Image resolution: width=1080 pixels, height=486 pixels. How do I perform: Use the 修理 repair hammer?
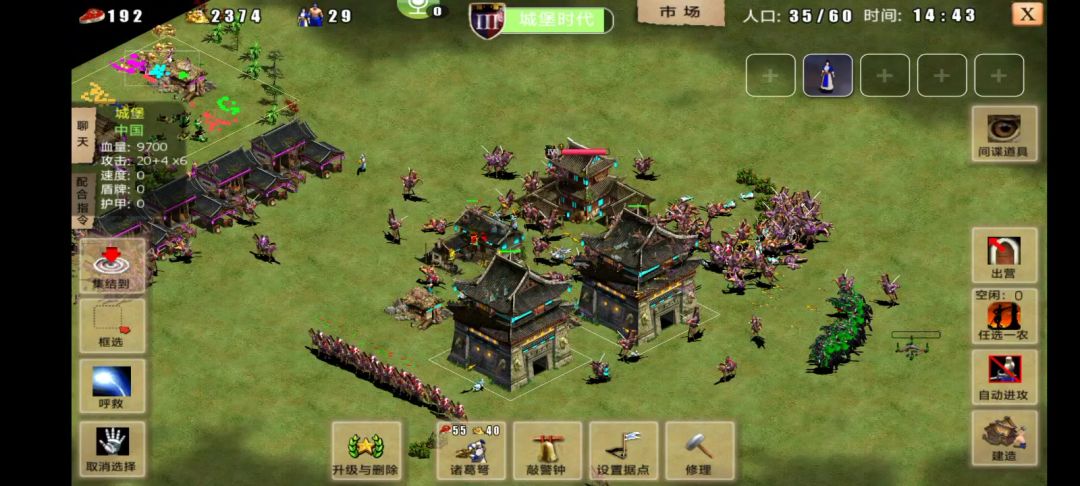coord(699,450)
